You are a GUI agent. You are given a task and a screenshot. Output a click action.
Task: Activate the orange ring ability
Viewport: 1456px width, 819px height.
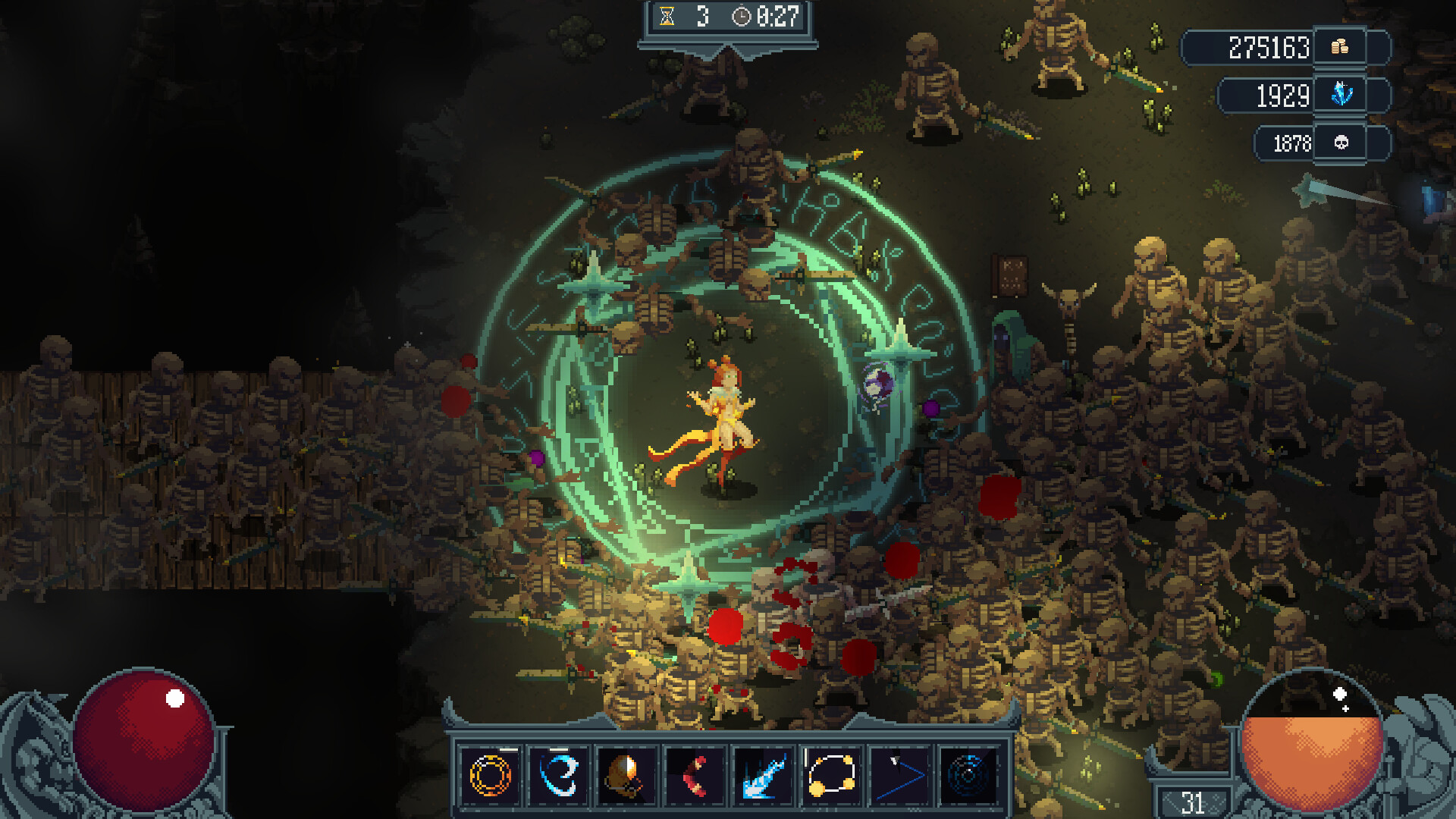[491, 776]
